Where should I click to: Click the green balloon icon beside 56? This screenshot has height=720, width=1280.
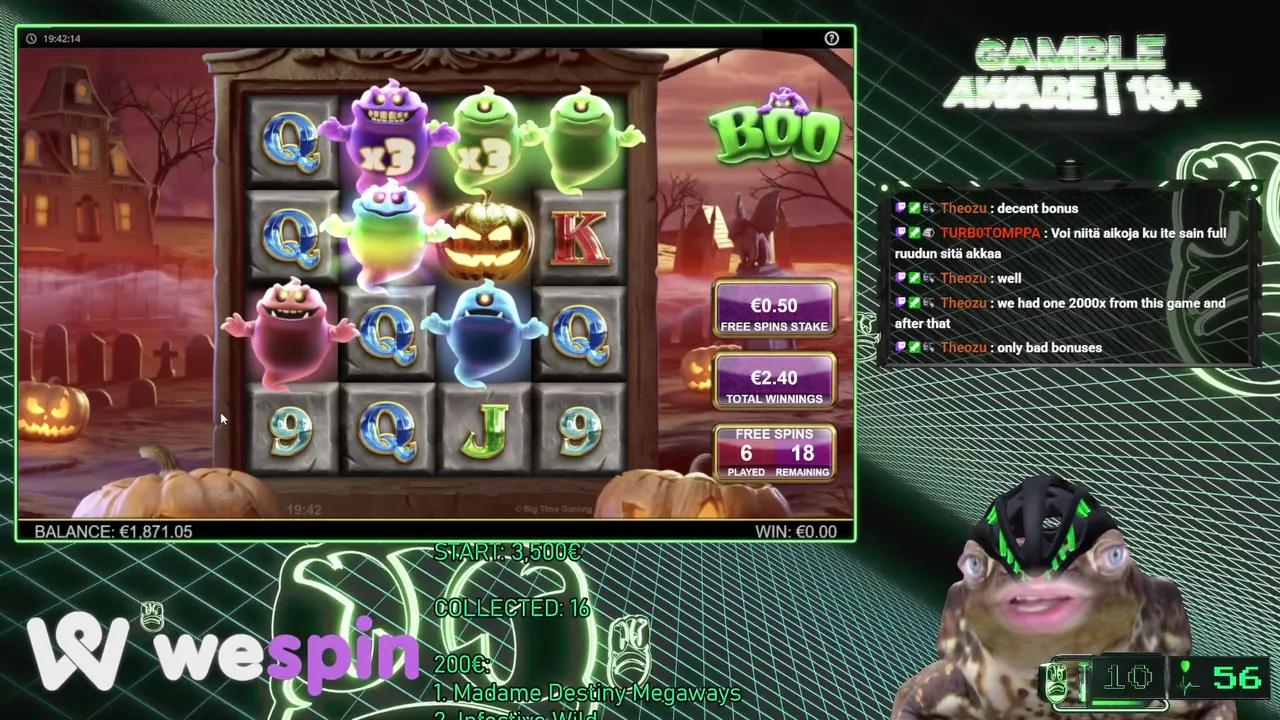pos(1185,667)
